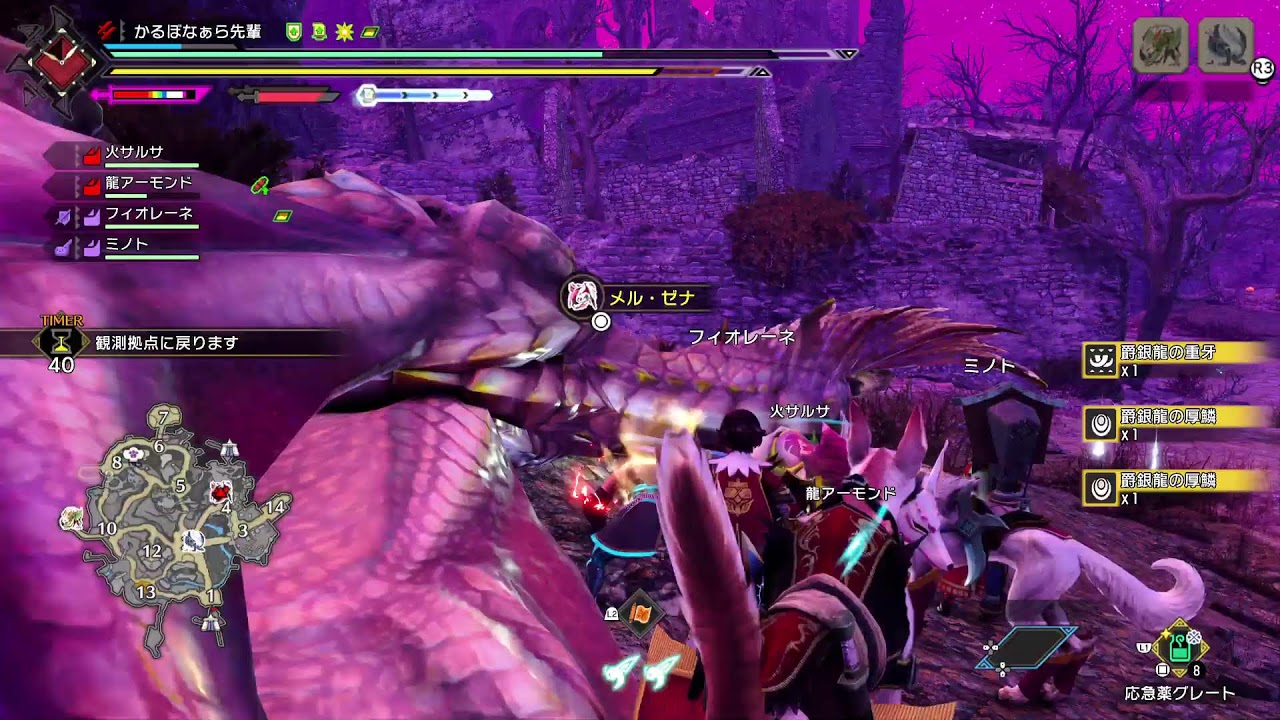This screenshot has height=720, width=1280.
Task: Click the red monster marker on the minimap
Action: [x=221, y=493]
